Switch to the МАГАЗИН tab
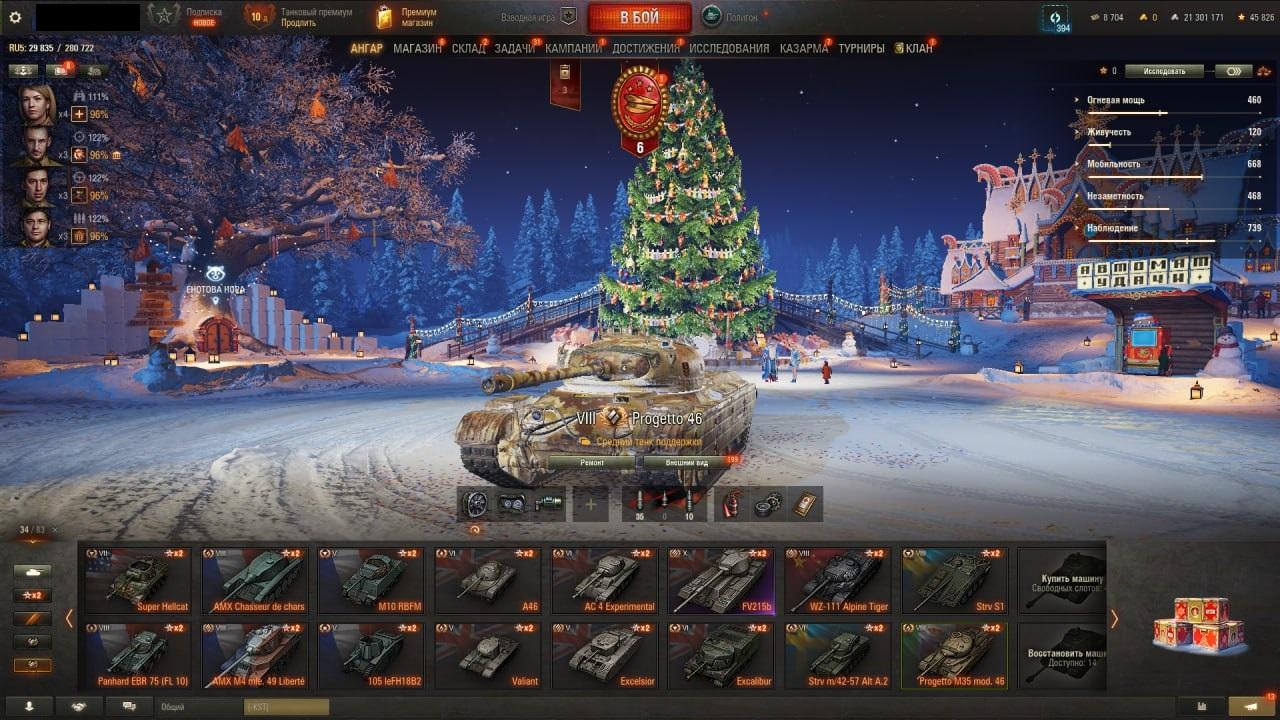 [x=417, y=48]
